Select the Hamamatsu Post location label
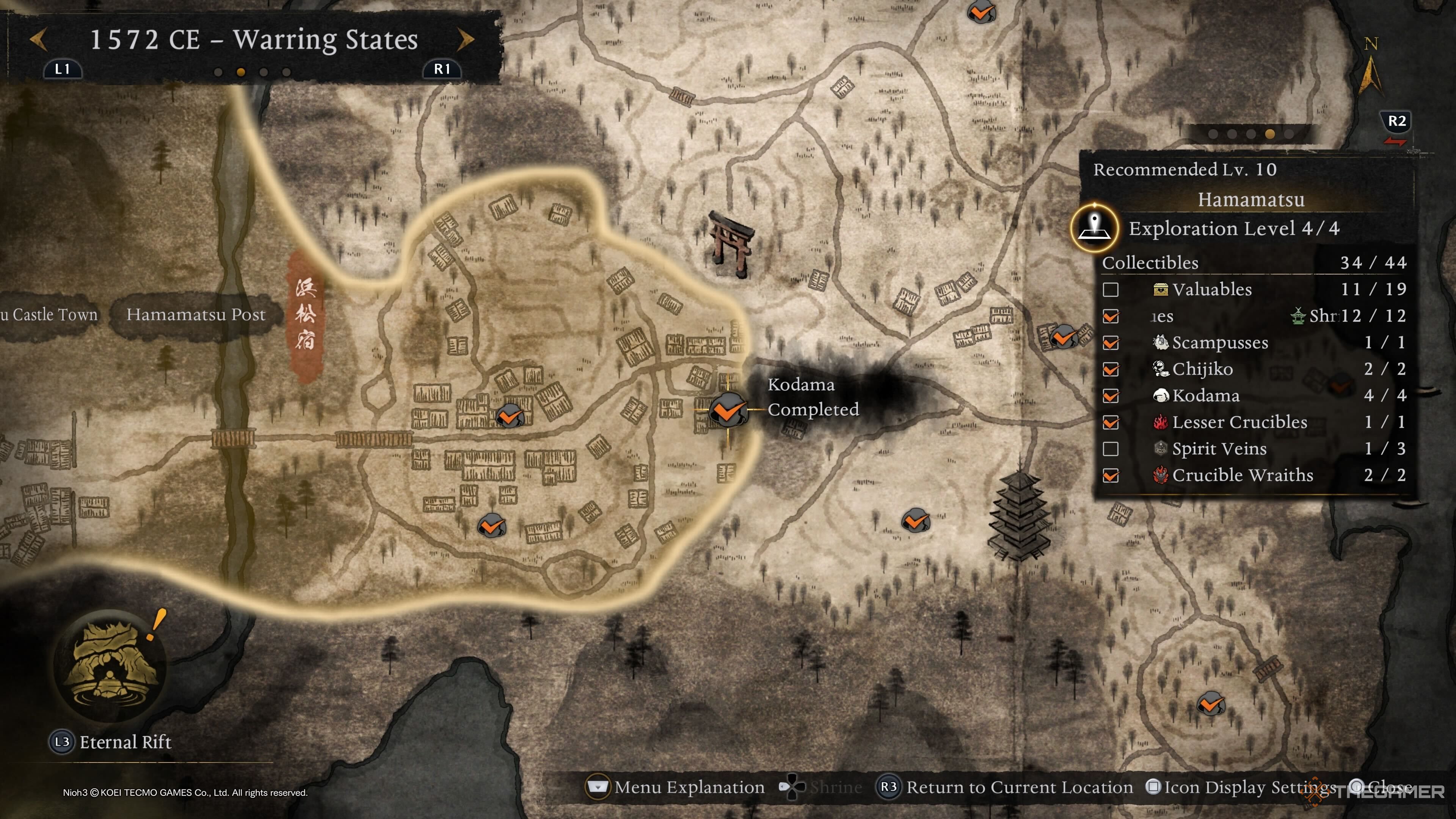This screenshot has width=1456, height=819. click(x=196, y=314)
